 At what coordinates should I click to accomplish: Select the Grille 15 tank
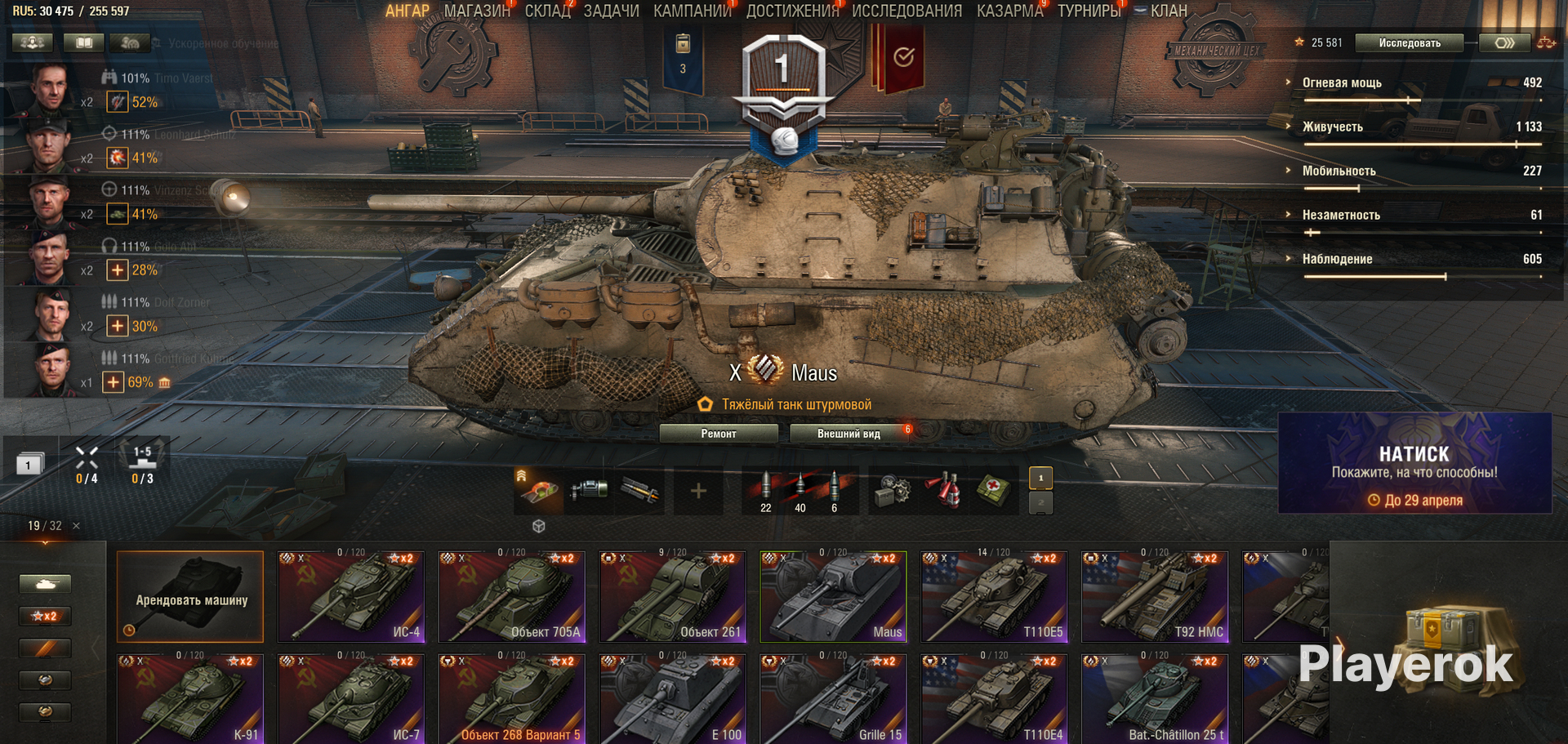pos(832,701)
